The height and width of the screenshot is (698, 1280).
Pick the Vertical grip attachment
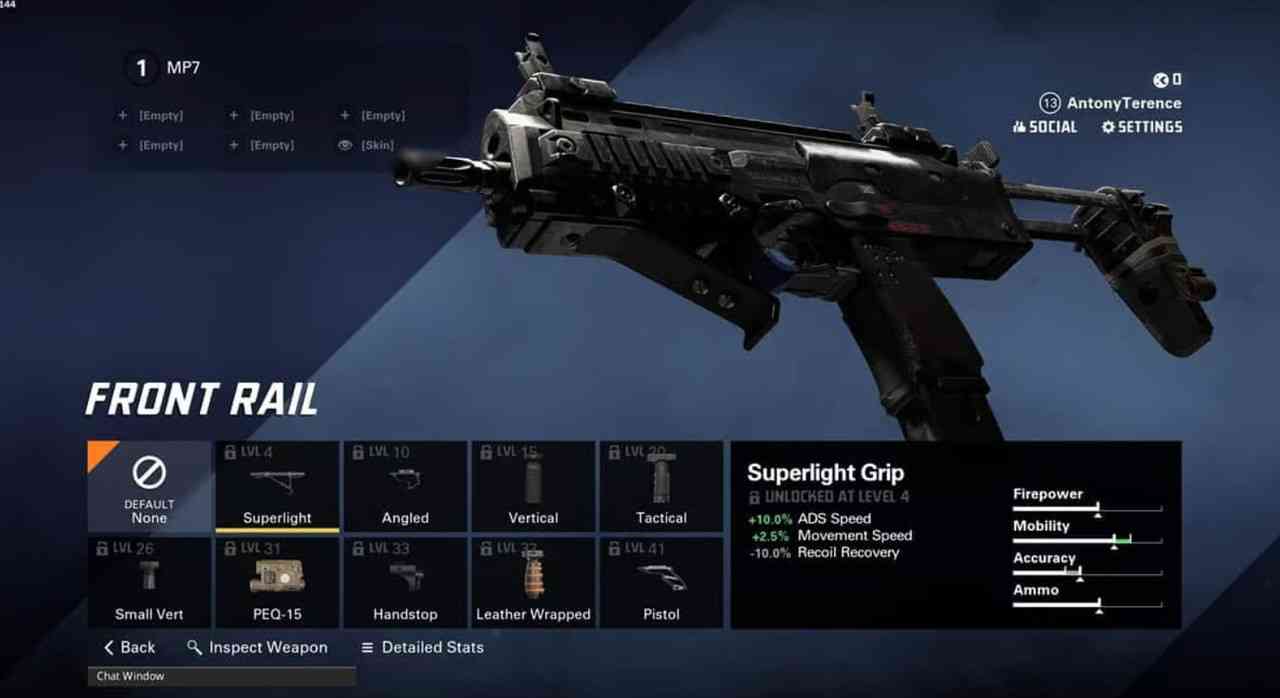tap(533, 486)
